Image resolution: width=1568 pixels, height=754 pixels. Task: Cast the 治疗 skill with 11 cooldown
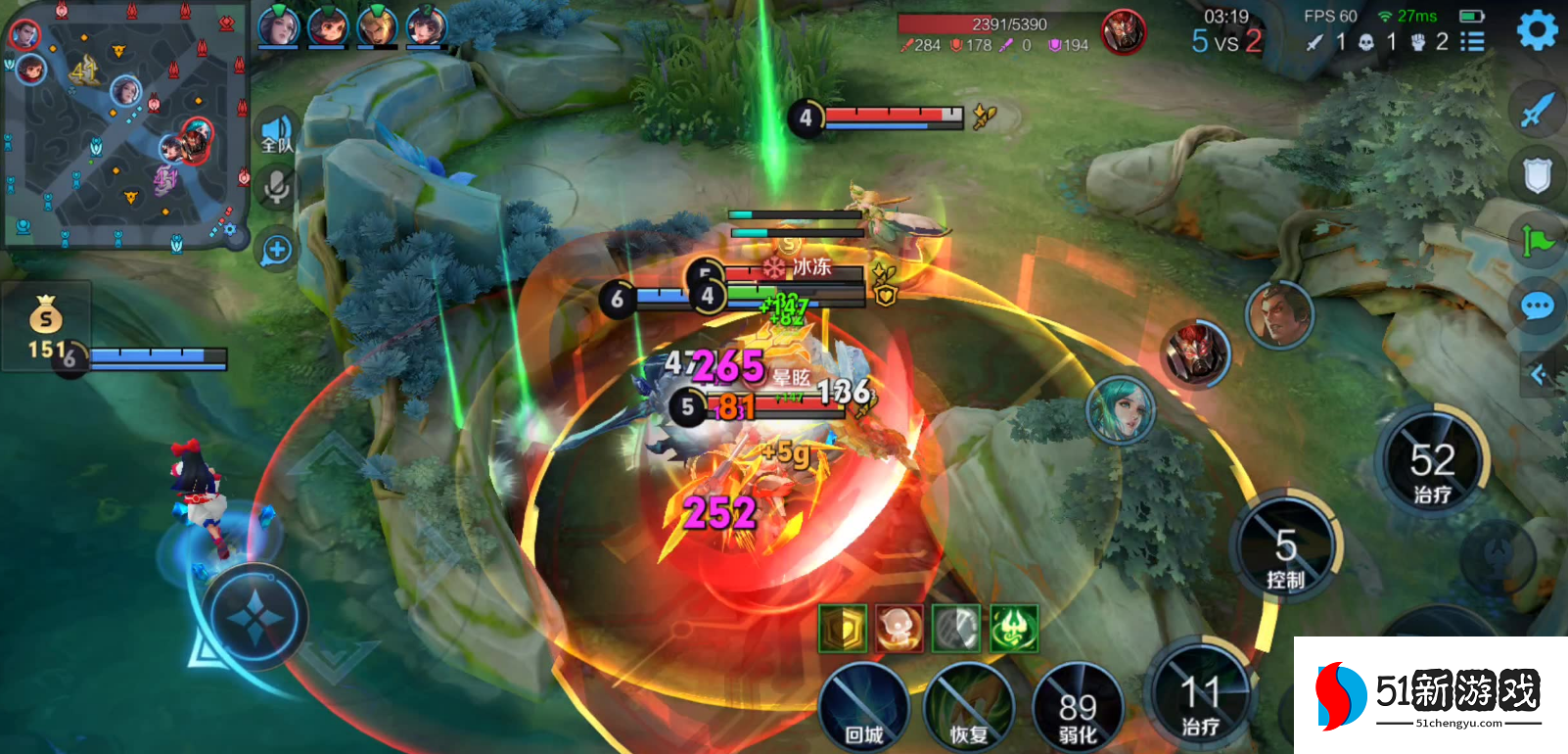pos(1200,697)
